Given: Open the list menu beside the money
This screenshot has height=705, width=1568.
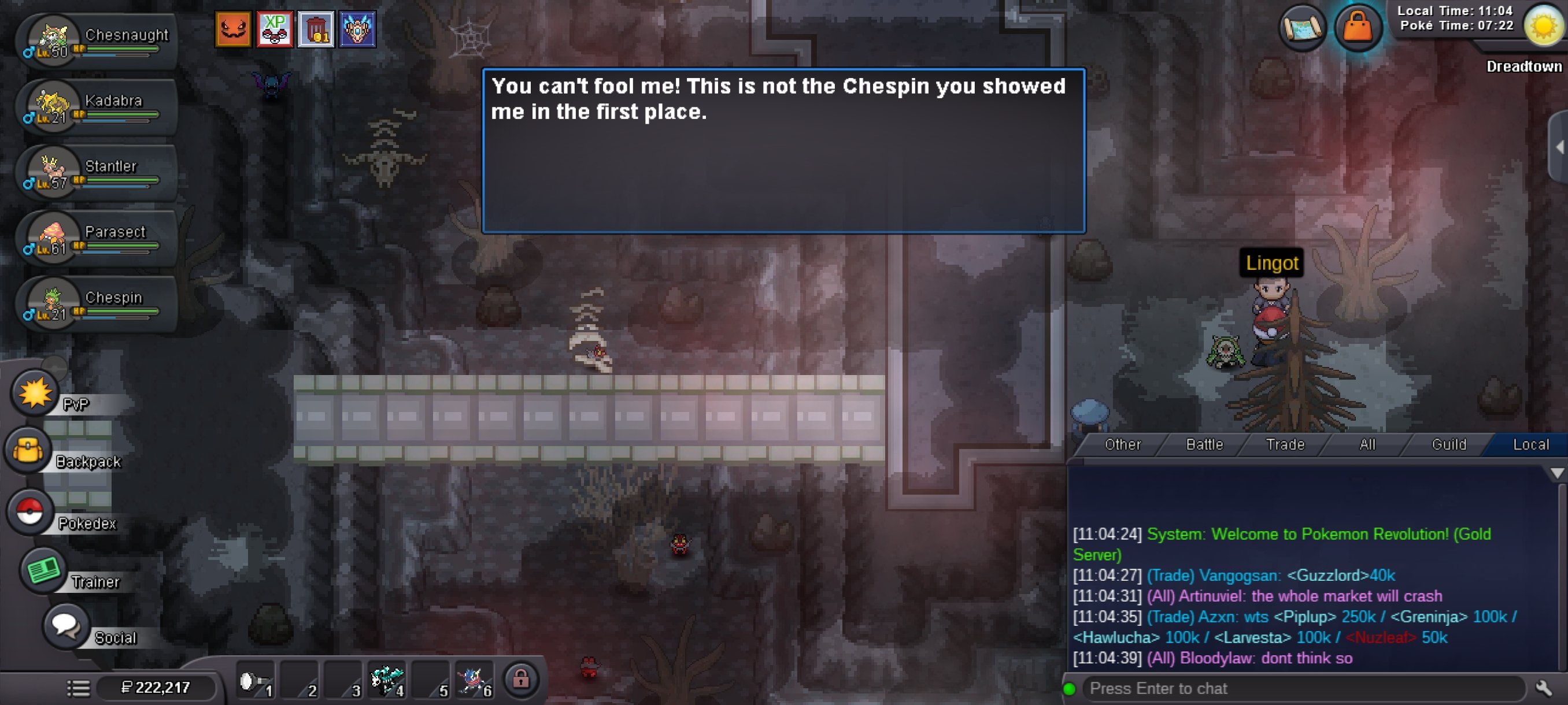Looking at the screenshot, I should [79, 688].
